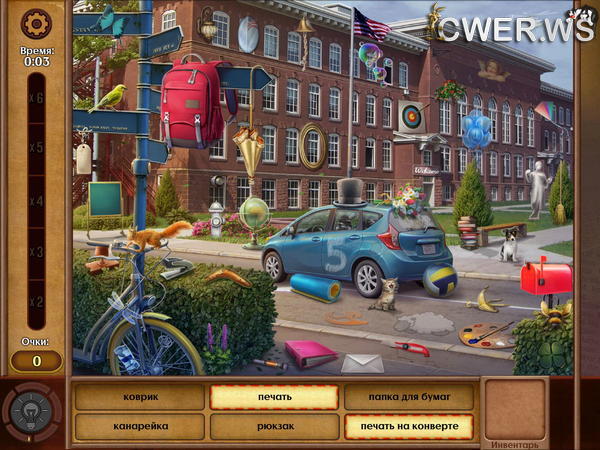Select the «канарейка» list item
600x450 pixels.
click(x=139, y=426)
